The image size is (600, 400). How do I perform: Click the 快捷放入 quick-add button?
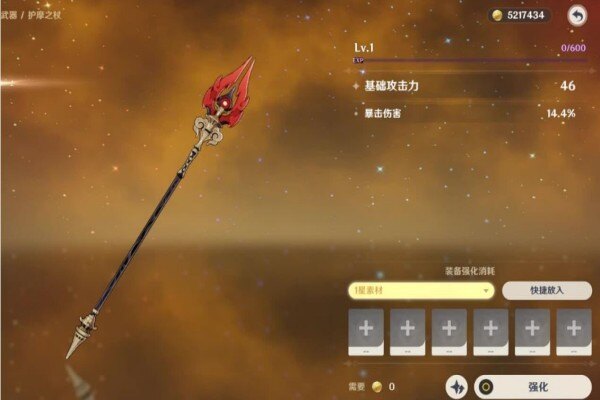[x=546, y=290]
